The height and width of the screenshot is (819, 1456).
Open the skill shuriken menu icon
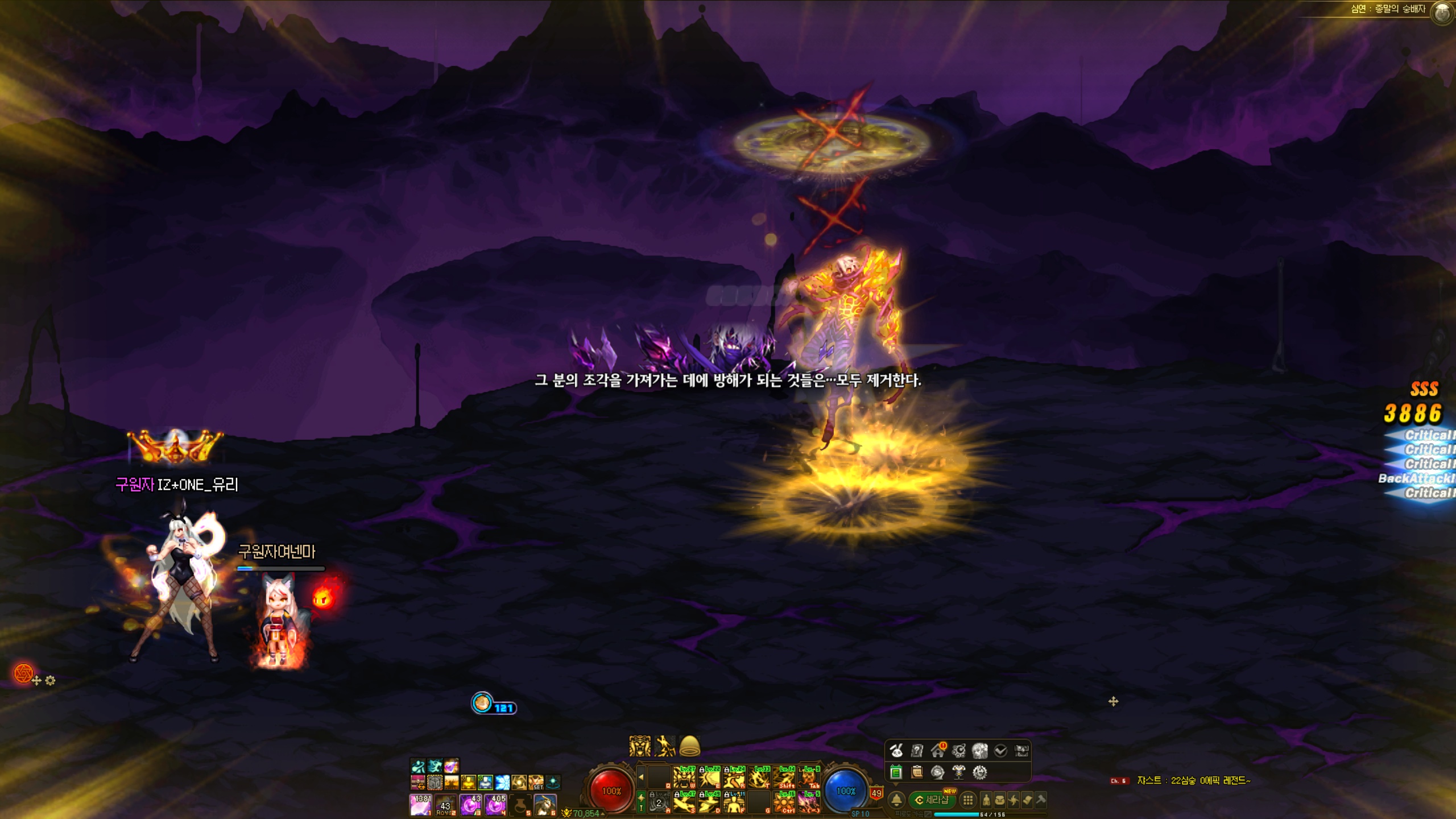(1014, 800)
